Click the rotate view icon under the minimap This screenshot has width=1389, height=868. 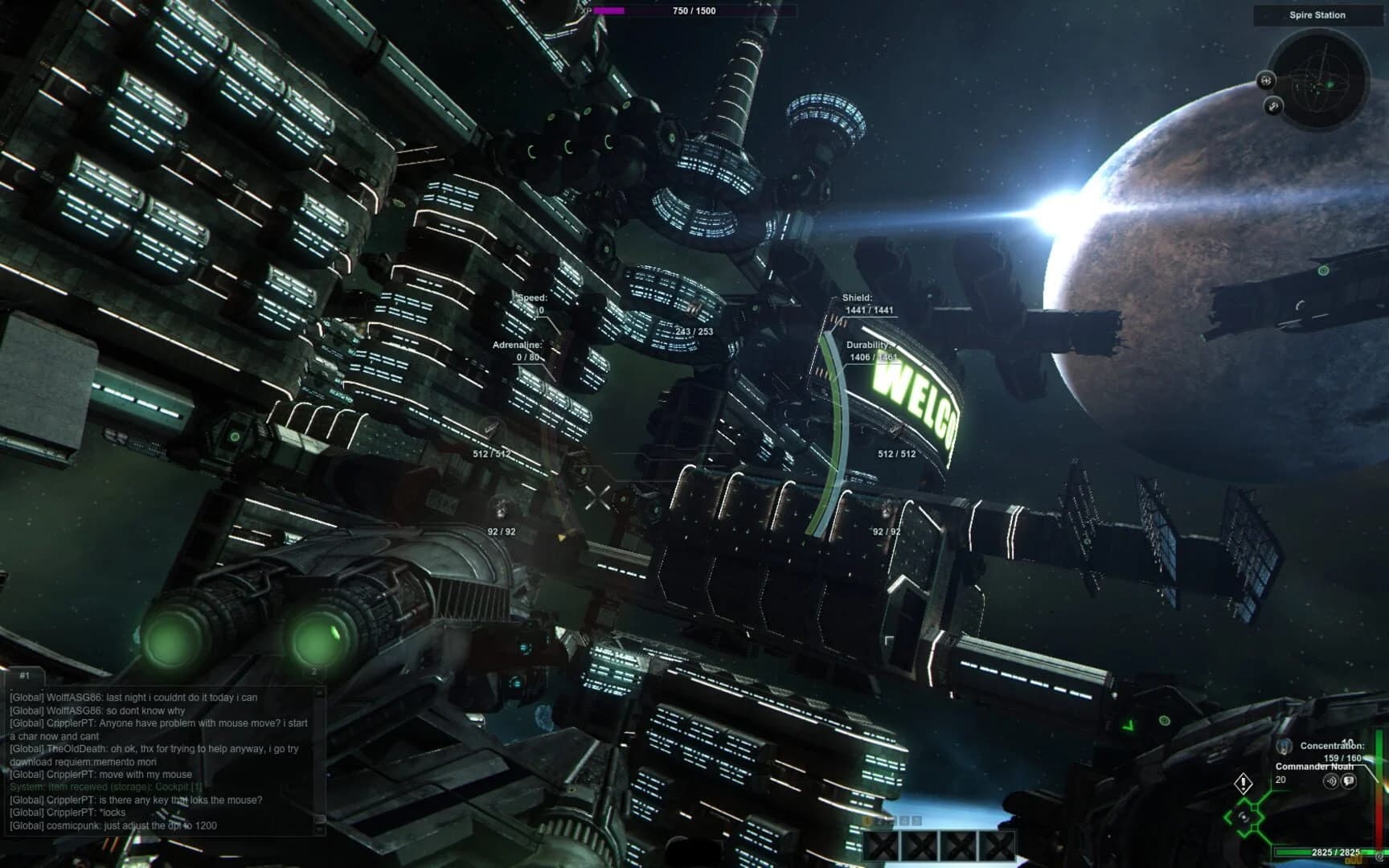click(1273, 105)
